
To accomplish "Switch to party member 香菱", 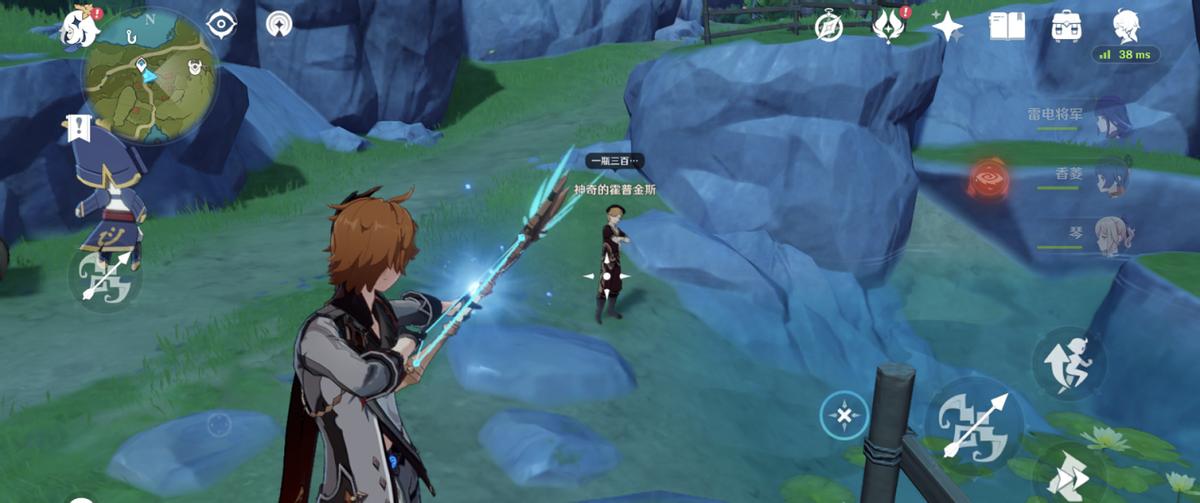I will click(x=1109, y=176).
